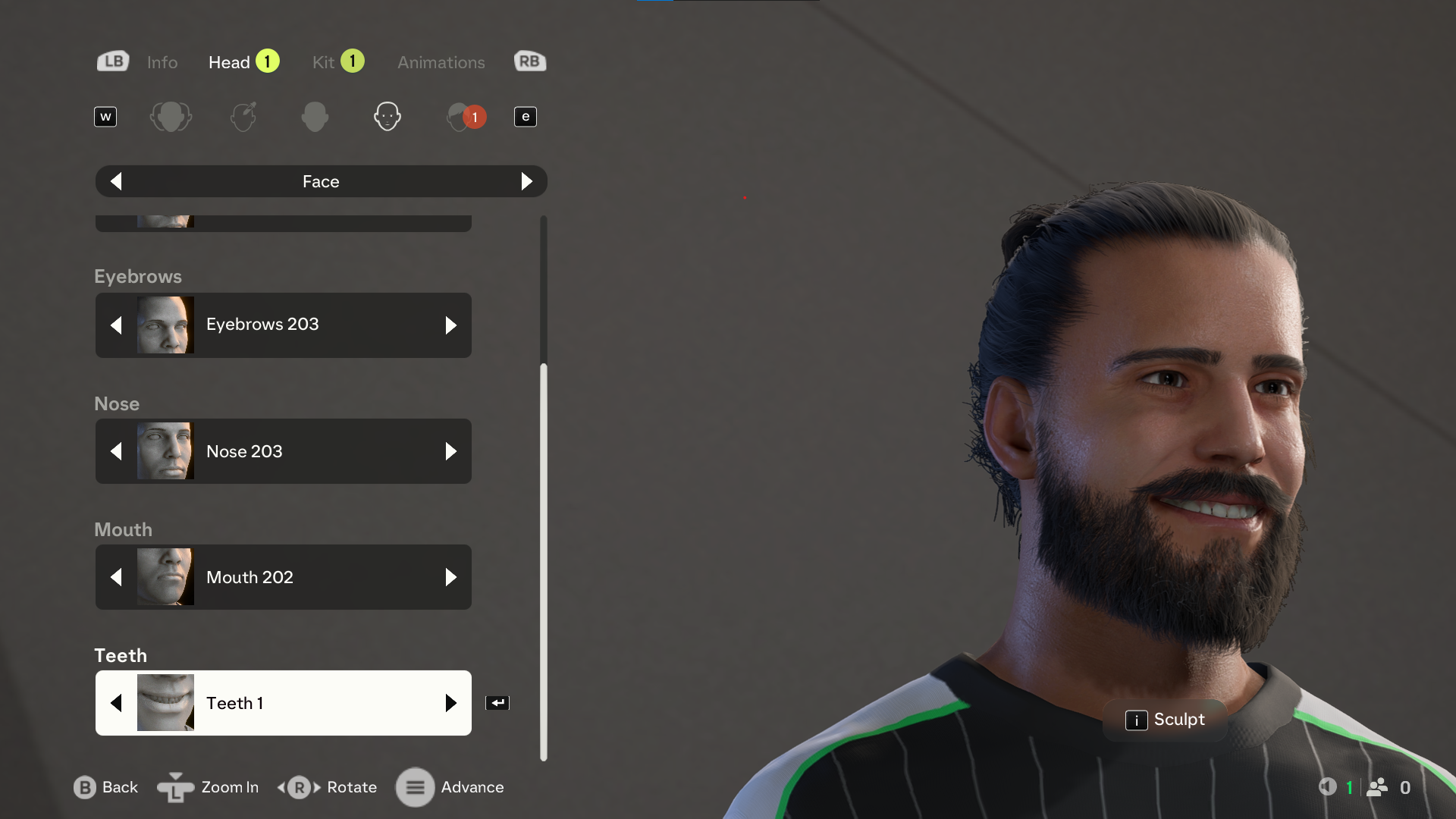Open the facial hair icon with red badge
Image resolution: width=1456 pixels, height=819 pixels.
point(463,116)
